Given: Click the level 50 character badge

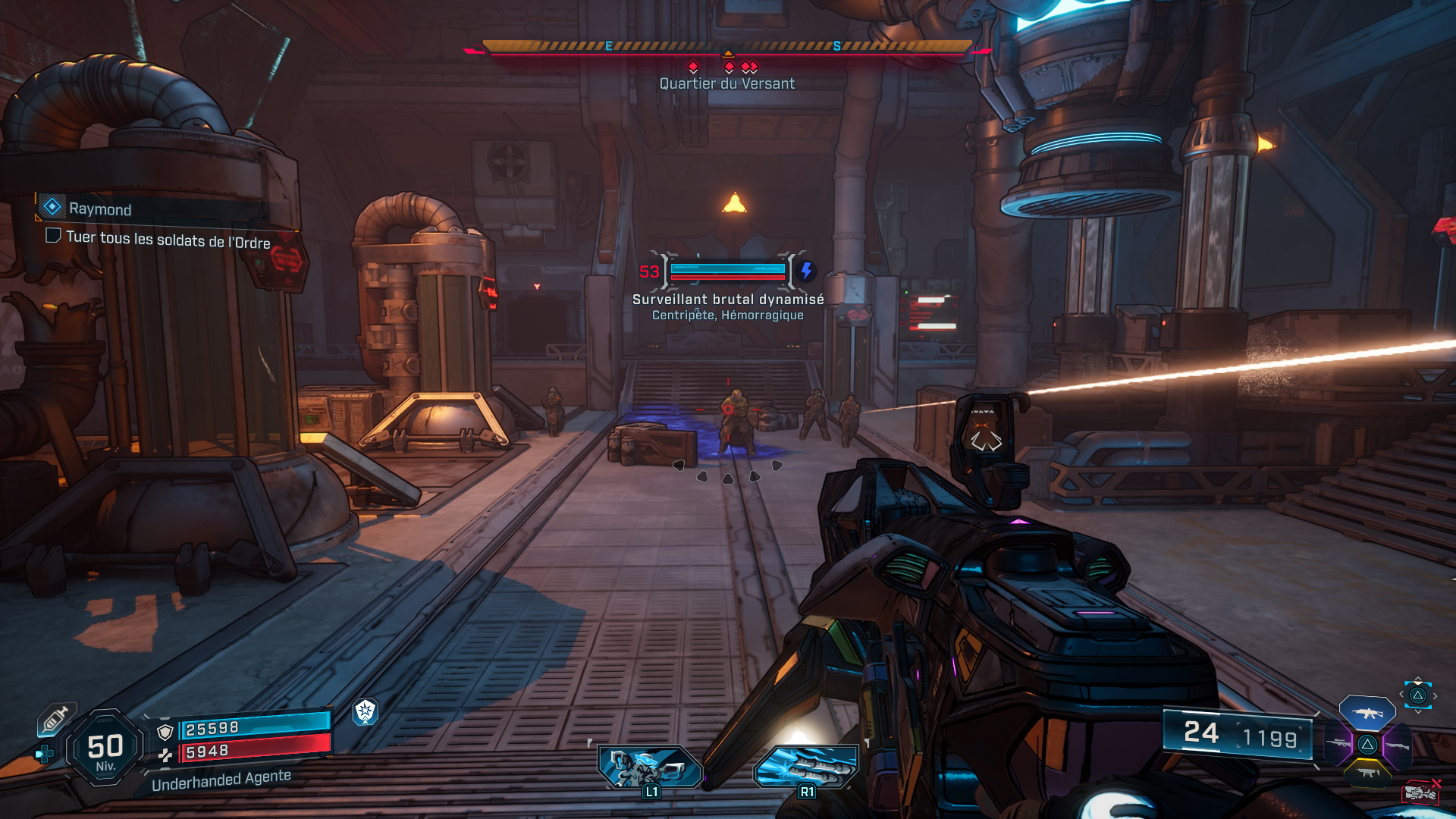Looking at the screenshot, I should [105, 748].
